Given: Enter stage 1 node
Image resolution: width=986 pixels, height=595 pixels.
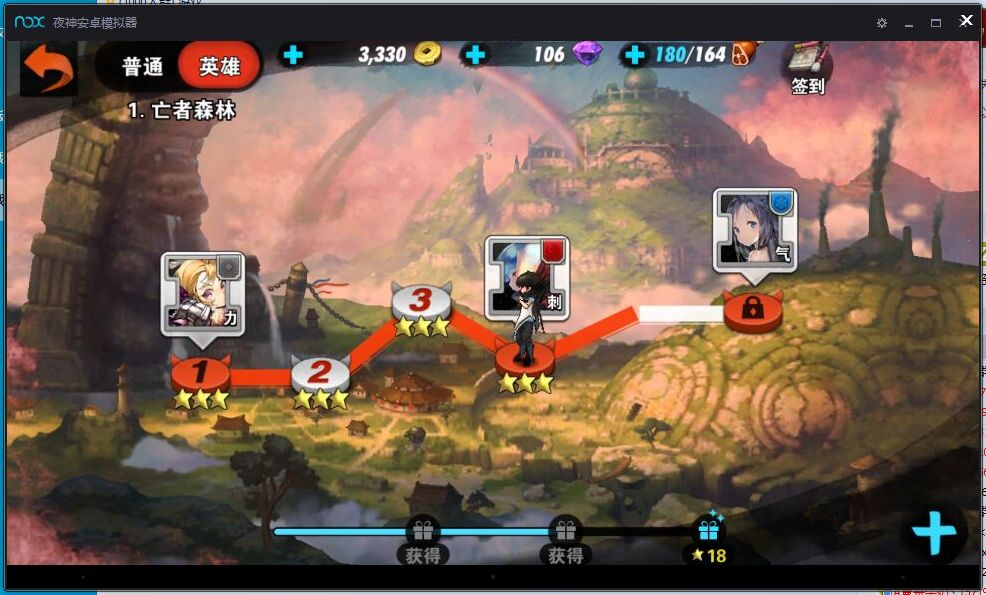Looking at the screenshot, I should [x=200, y=373].
